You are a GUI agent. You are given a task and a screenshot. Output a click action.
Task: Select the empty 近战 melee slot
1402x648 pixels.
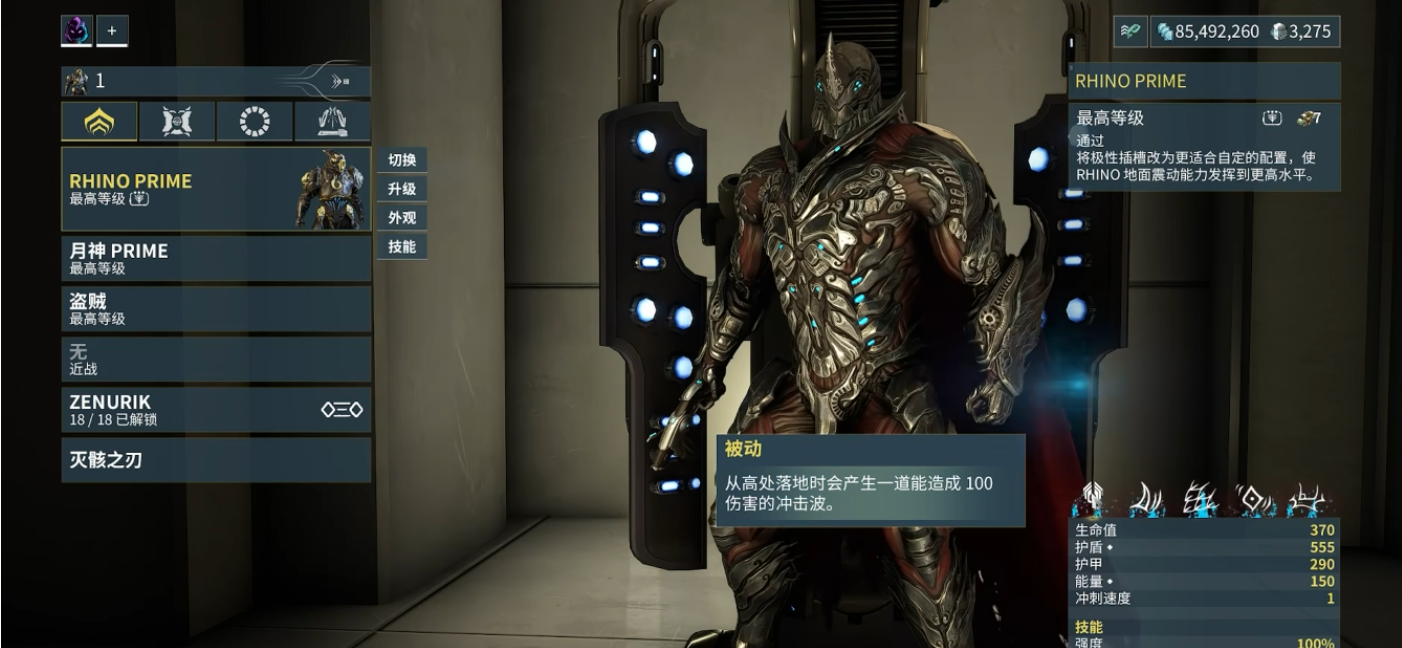(x=215, y=359)
